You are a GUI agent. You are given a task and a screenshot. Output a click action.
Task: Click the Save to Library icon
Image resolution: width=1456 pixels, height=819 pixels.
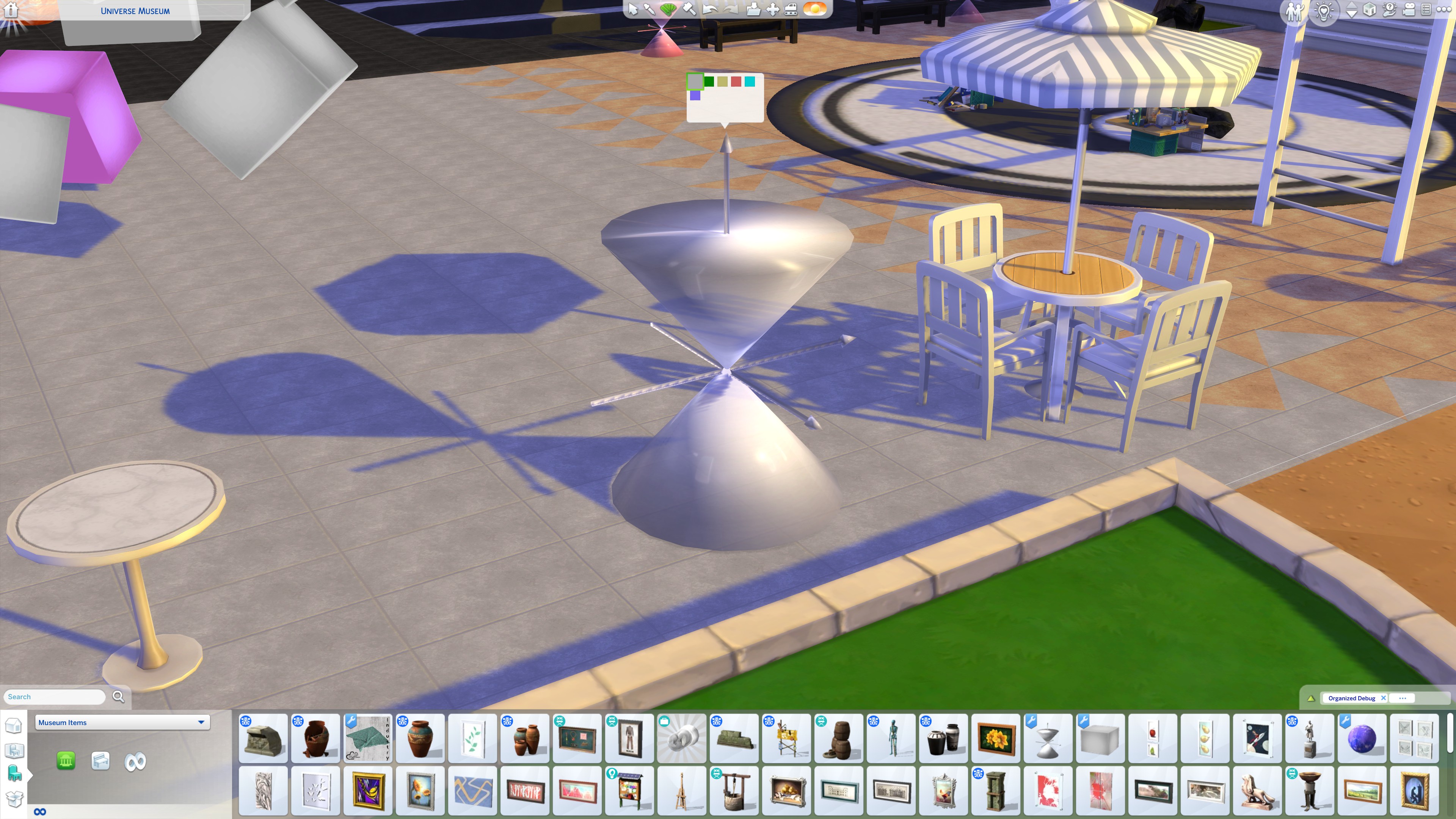point(753,9)
